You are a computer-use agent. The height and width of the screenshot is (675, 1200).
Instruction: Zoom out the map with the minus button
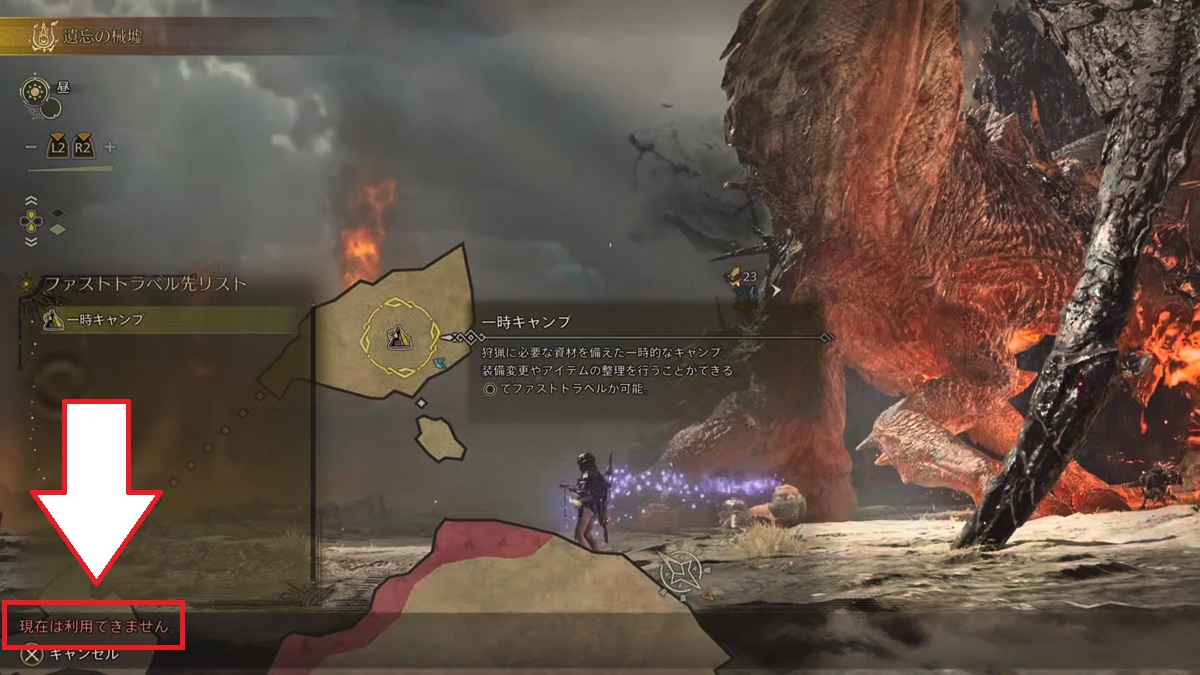[32, 147]
